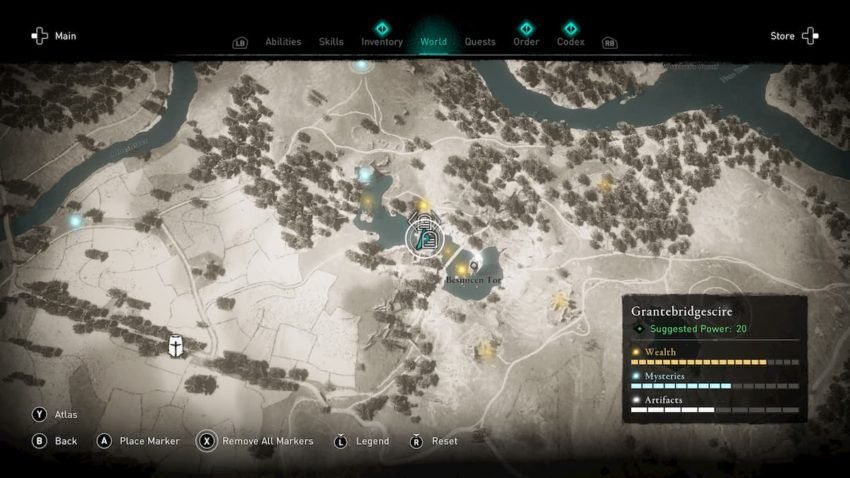Screen dimensions: 850x478
Task: Open the Order tab
Action: tap(526, 42)
